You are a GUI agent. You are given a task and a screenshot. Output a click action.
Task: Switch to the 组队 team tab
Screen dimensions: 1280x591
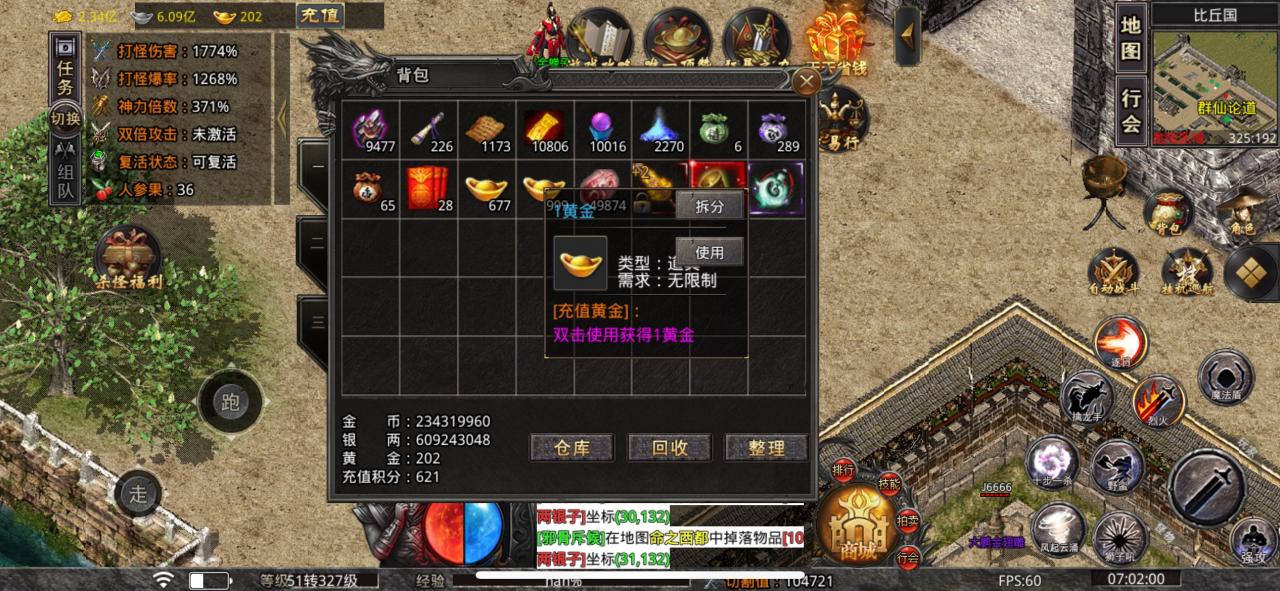coord(65,174)
